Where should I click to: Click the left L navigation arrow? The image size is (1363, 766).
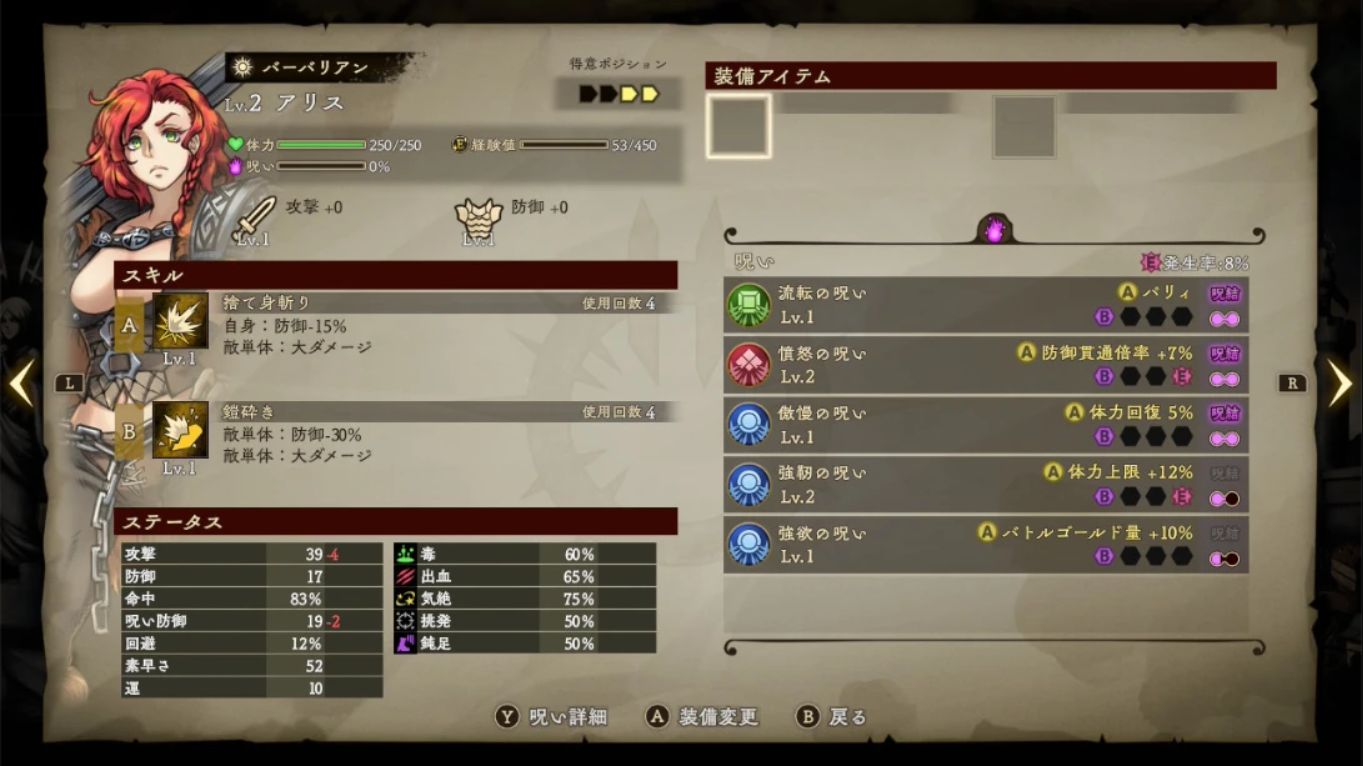(22, 382)
